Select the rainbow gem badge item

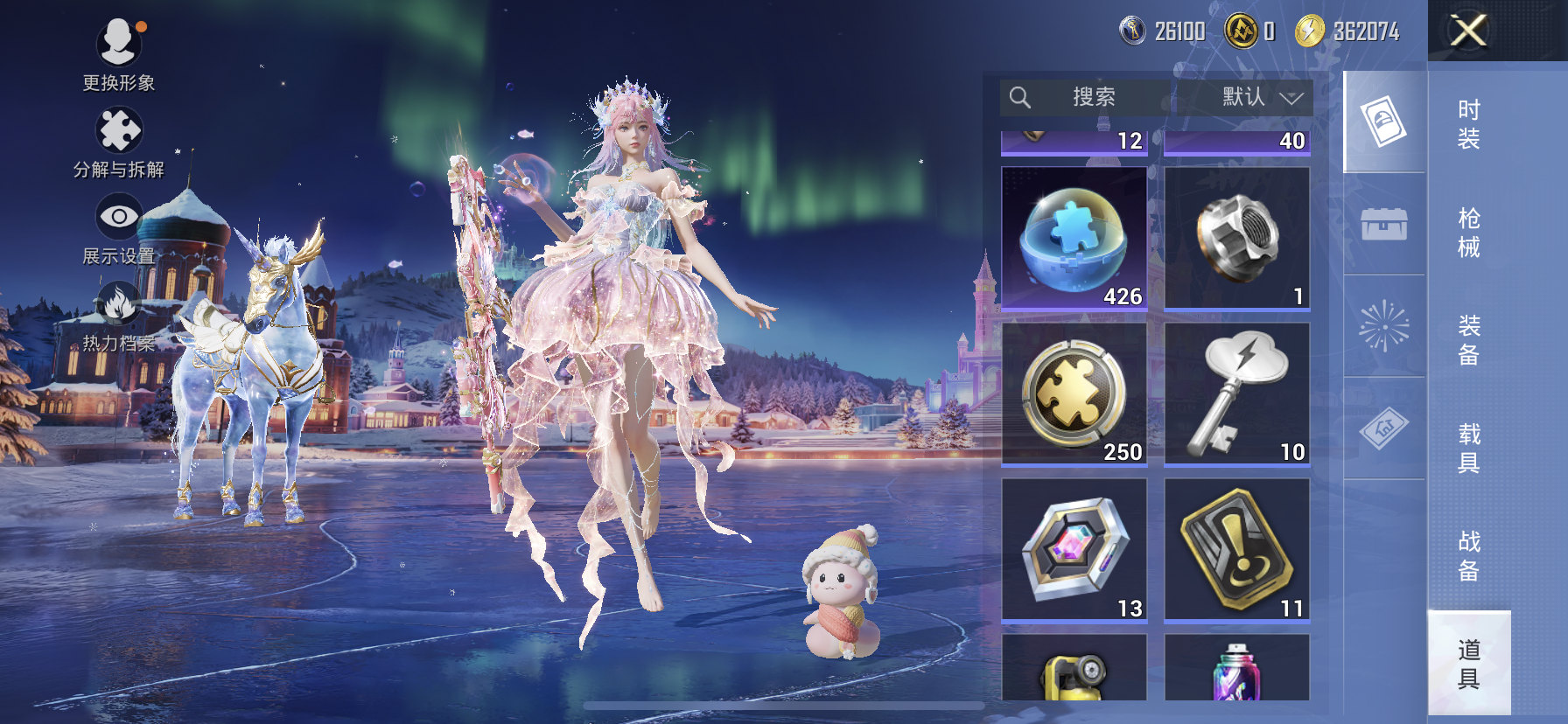tap(1074, 550)
